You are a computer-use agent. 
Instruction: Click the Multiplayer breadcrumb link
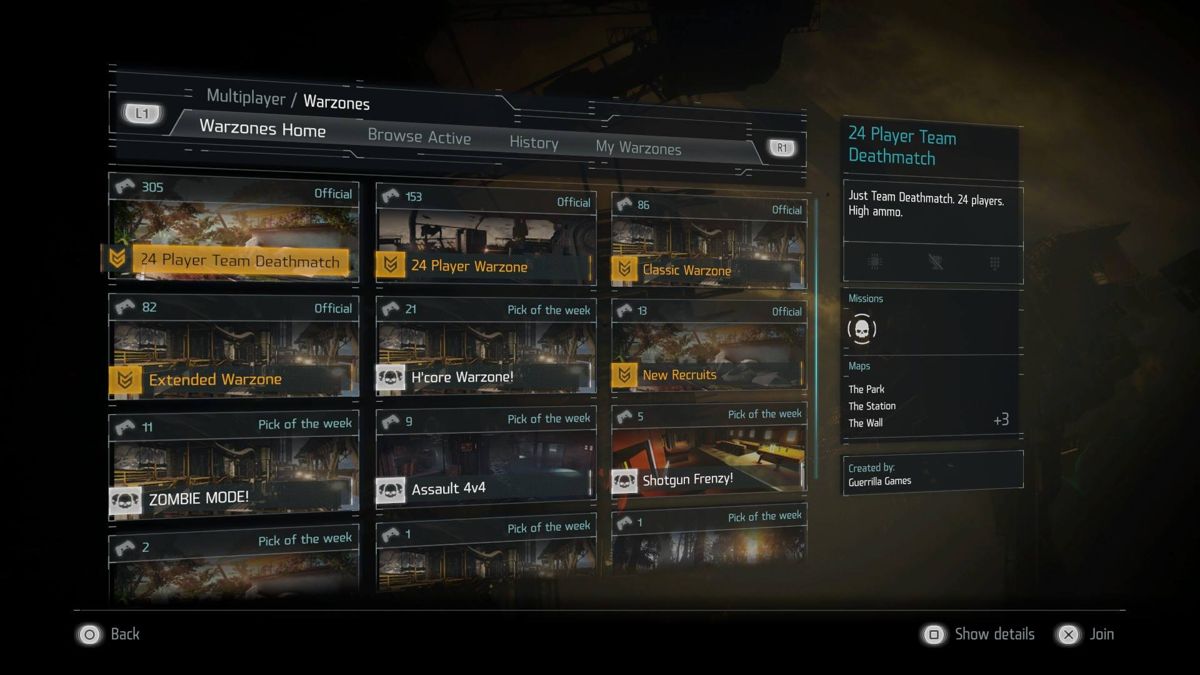[x=244, y=97]
